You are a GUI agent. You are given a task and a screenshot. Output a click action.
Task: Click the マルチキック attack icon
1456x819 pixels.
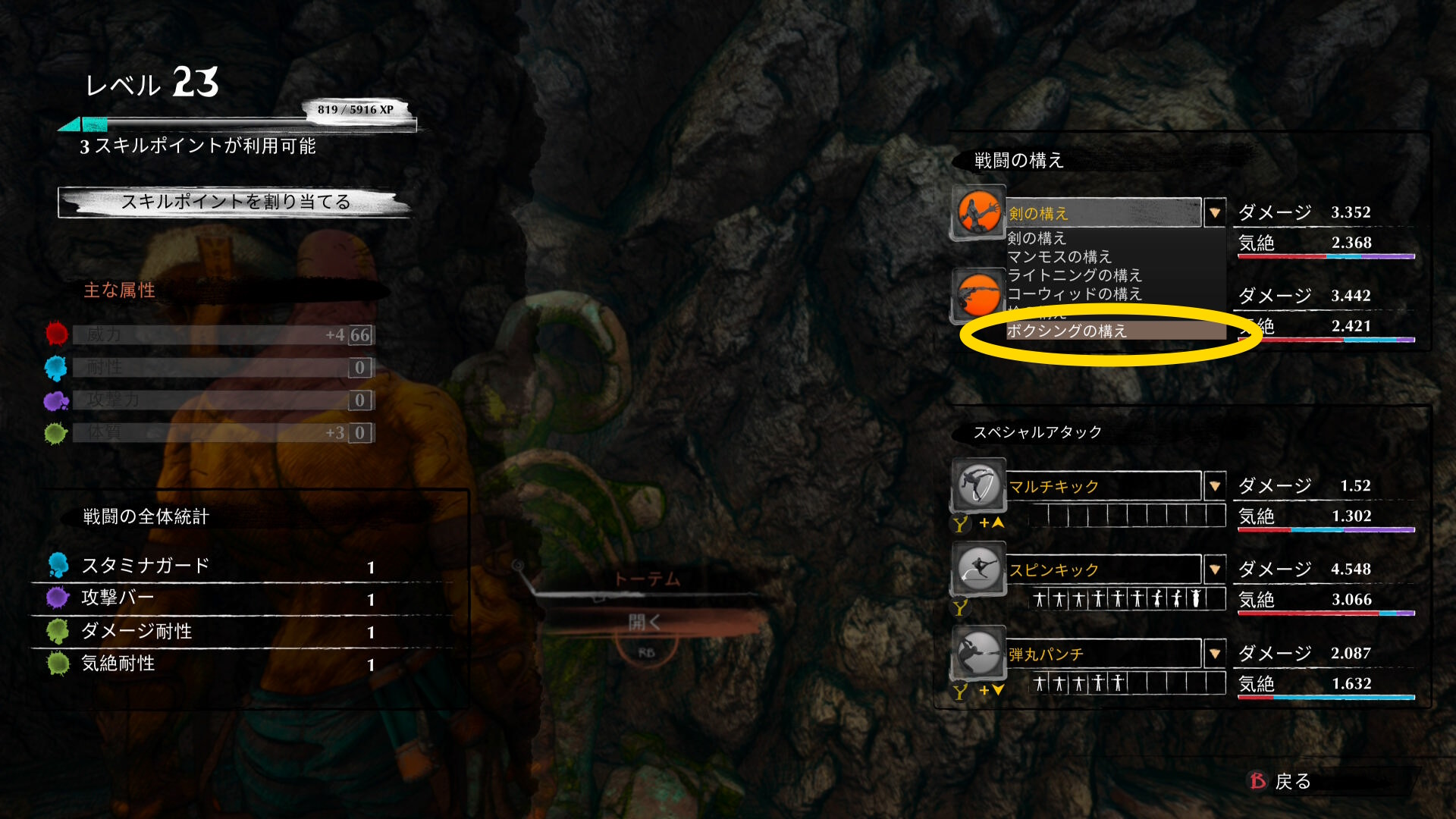pos(978,485)
